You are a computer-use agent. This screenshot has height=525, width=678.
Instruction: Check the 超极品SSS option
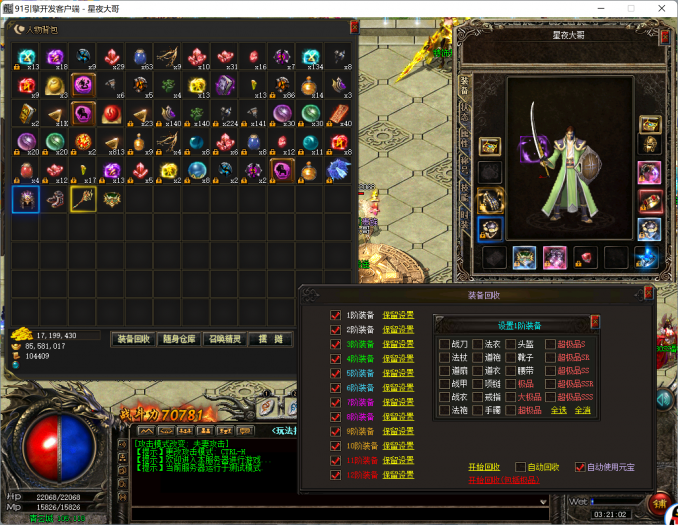[x=549, y=397]
